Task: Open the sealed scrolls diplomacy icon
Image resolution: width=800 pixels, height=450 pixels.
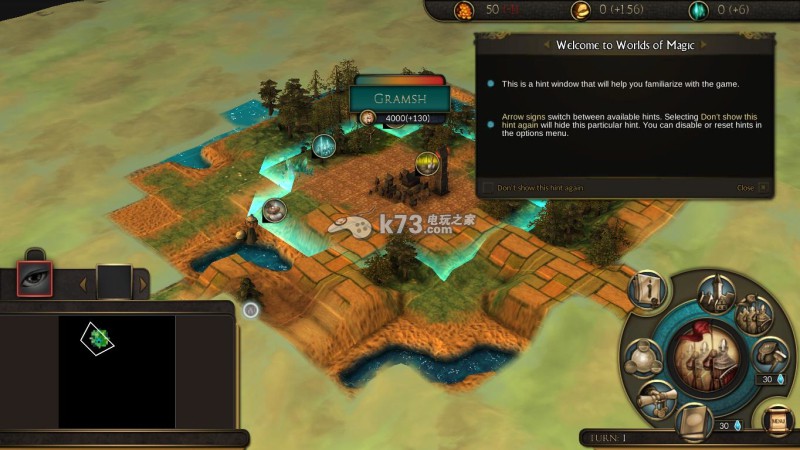Action: point(656,398)
